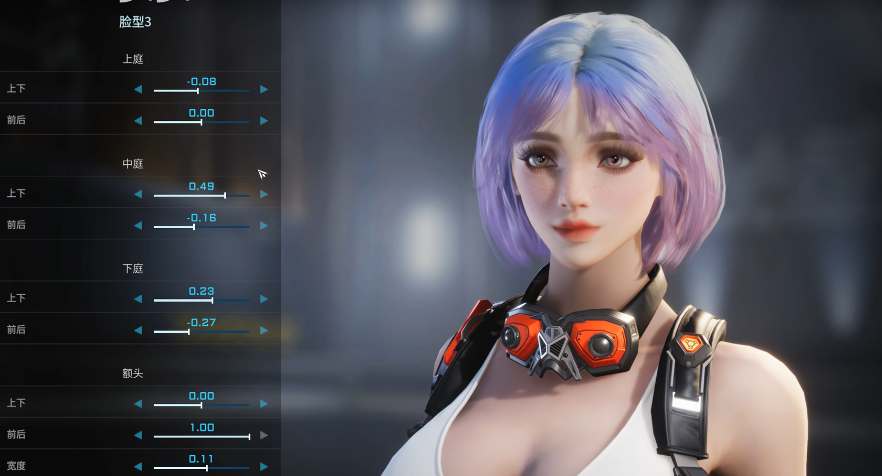The height and width of the screenshot is (476, 882).
Task: Increase 下庭 前后 with the right arrow
Action: (264, 330)
